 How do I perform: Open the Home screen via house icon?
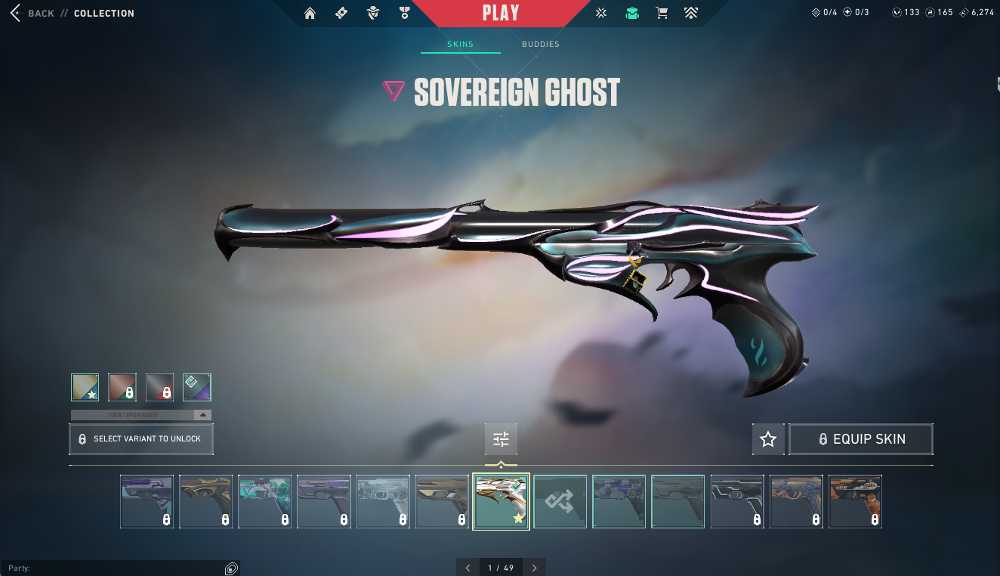point(310,13)
